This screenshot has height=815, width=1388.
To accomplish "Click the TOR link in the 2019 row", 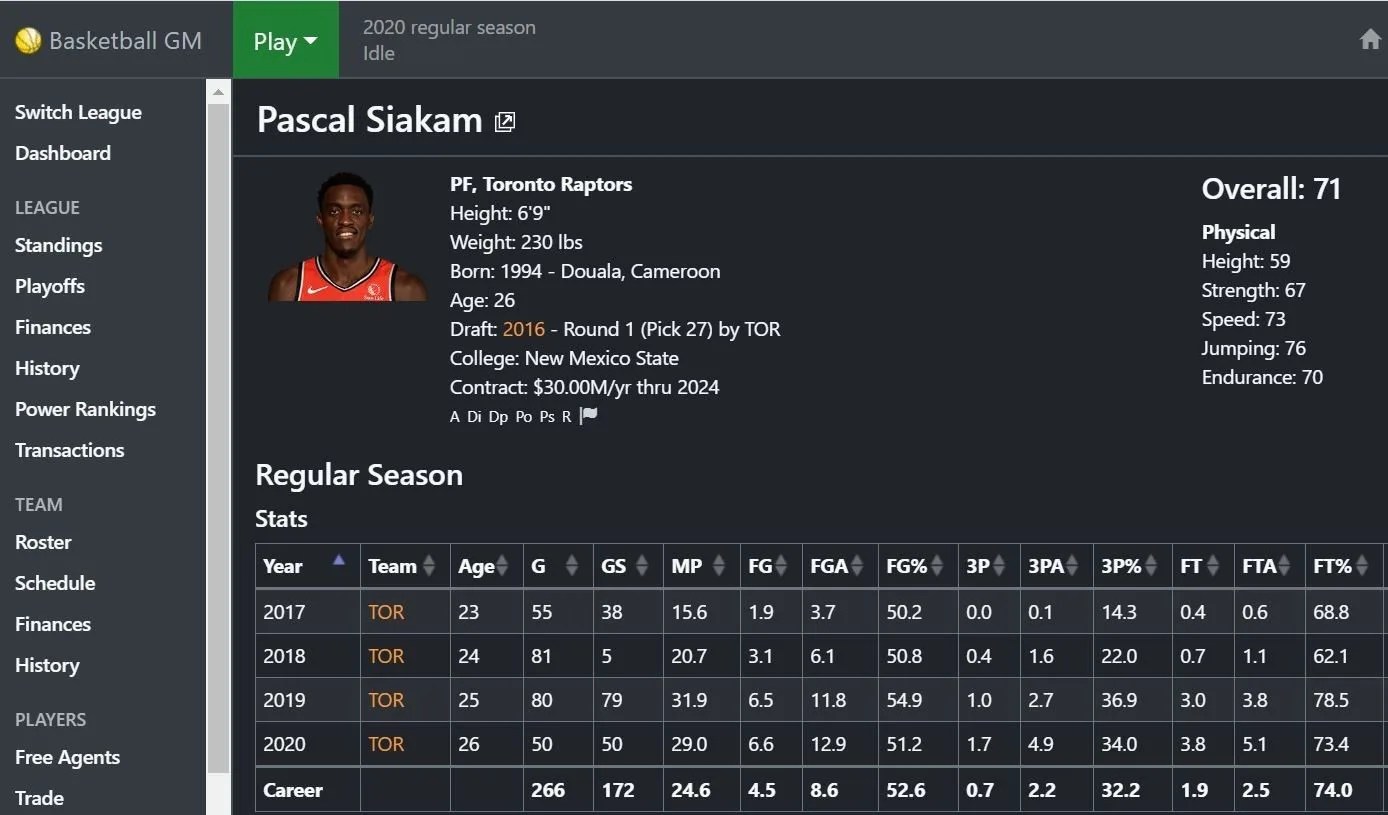I will (x=386, y=700).
